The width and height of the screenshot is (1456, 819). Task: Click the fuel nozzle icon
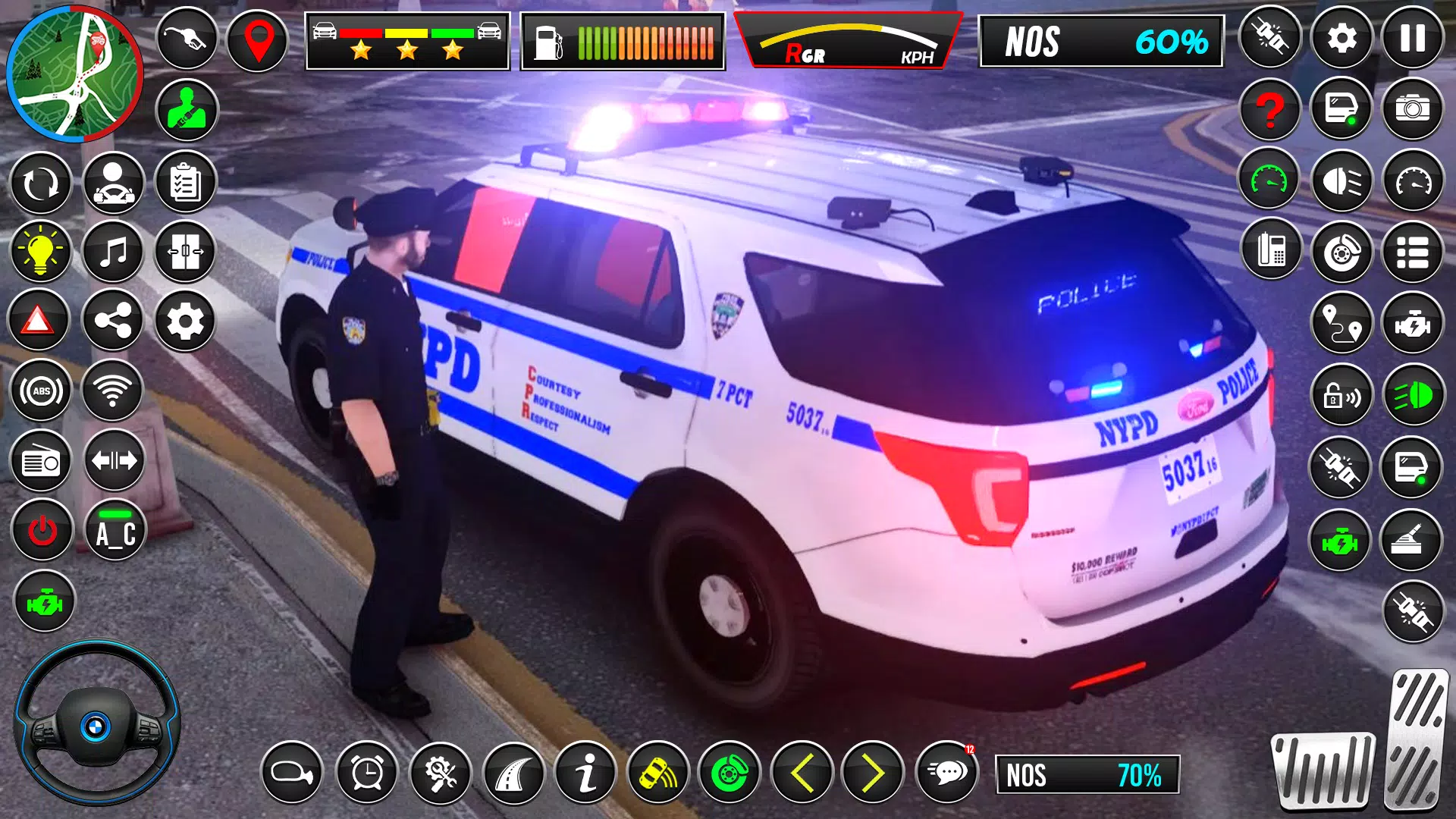pyautogui.click(x=187, y=38)
